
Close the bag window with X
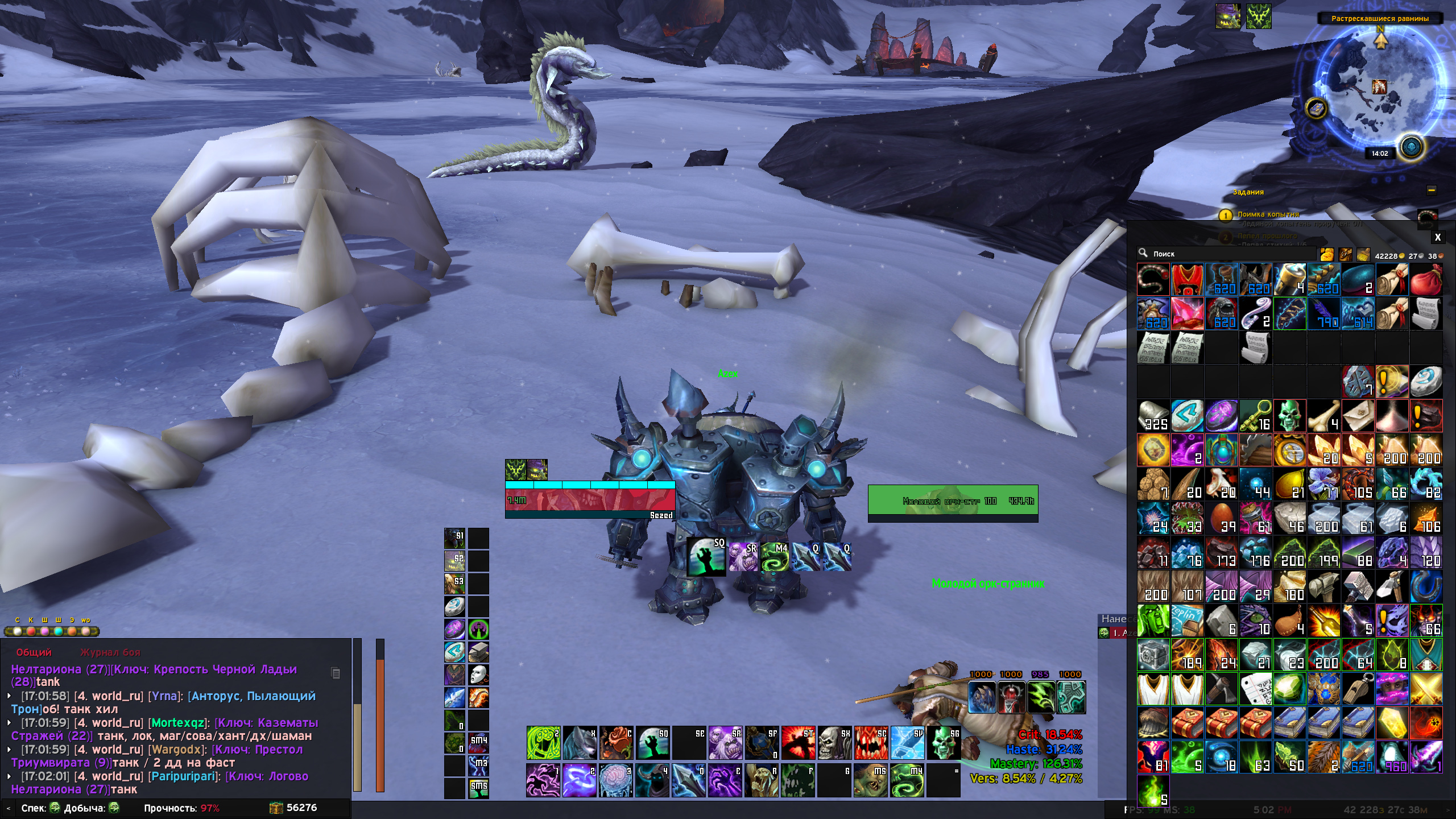point(1437,238)
